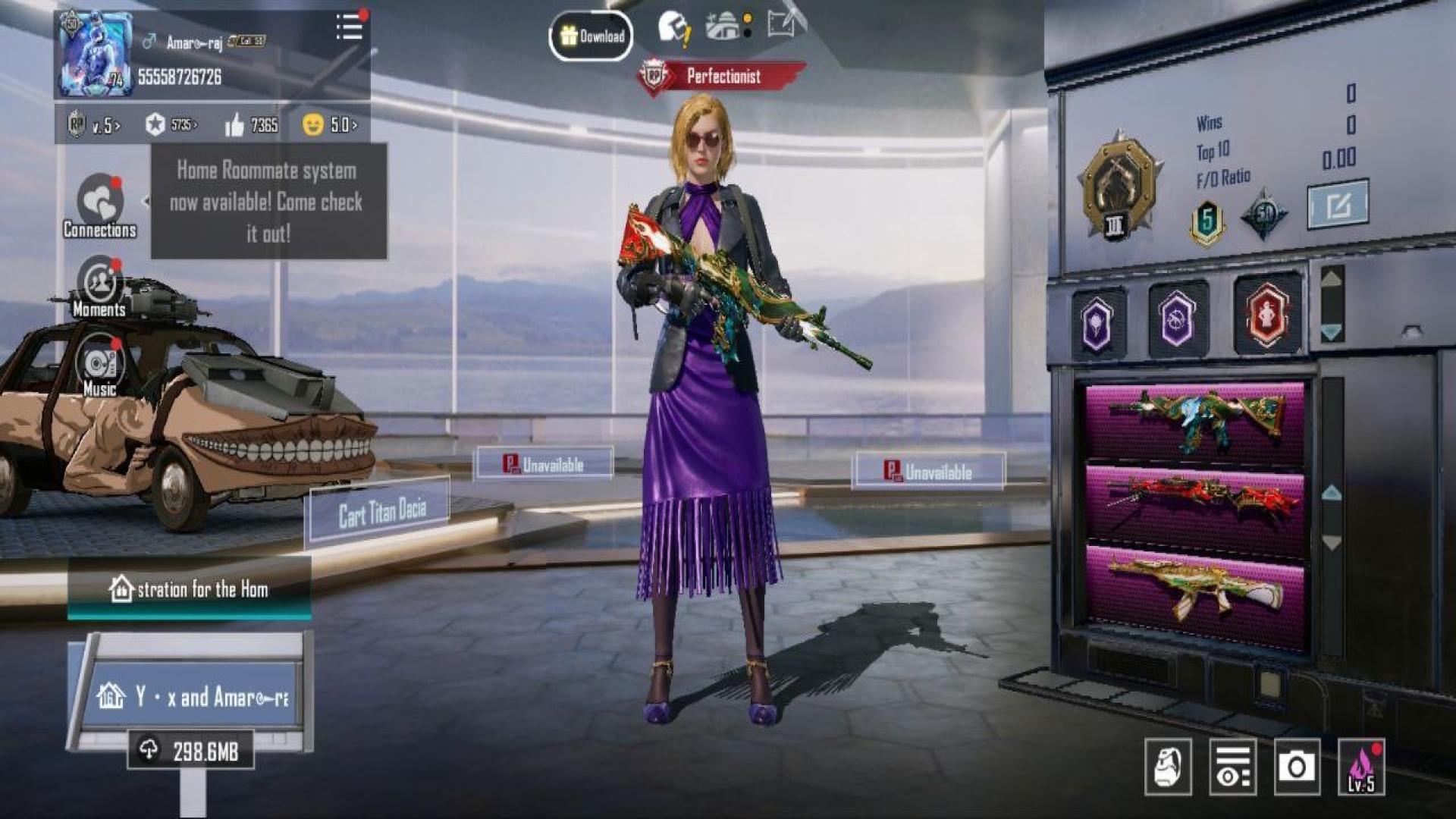Open the camera screenshot mode
The height and width of the screenshot is (819, 1456).
1297,767
